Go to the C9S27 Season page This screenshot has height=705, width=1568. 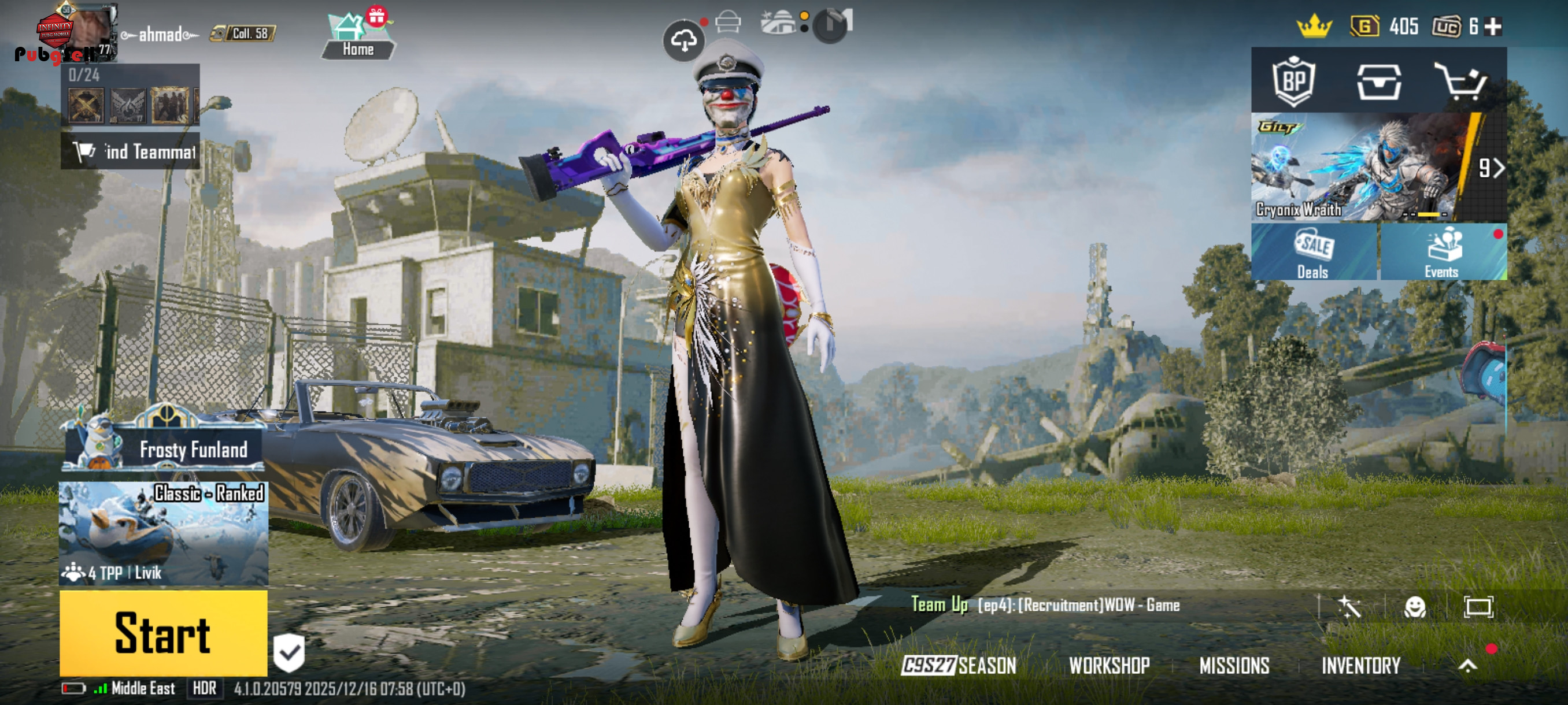[959, 666]
